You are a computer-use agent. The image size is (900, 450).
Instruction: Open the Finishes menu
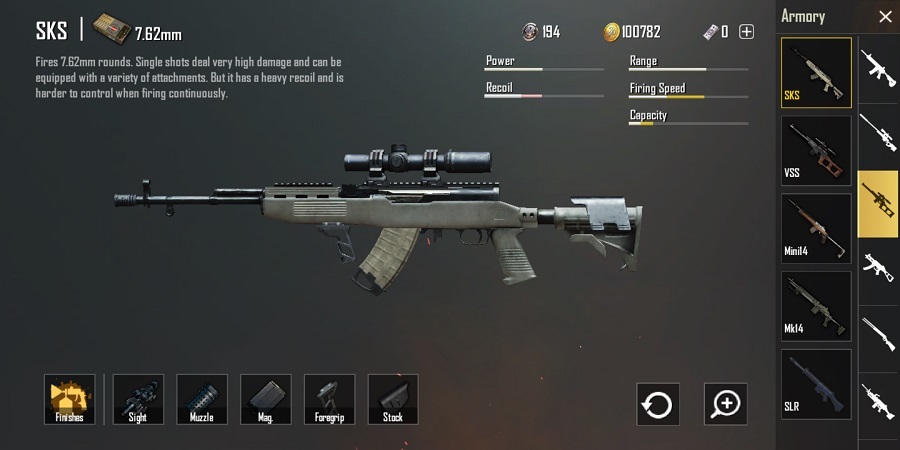(70, 399)
